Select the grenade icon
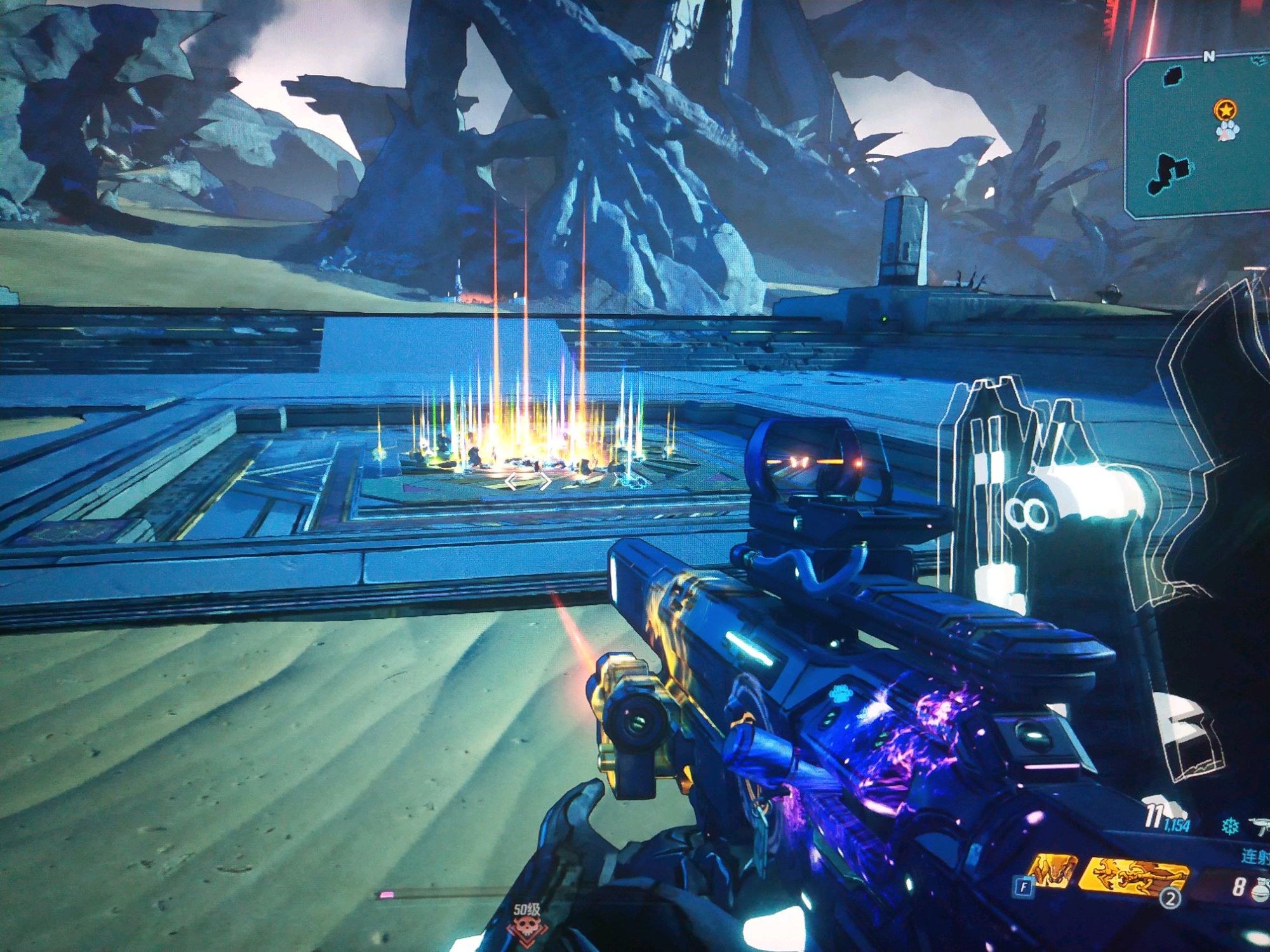Viewport: 1270px width, 952px height. point(1260,889)
